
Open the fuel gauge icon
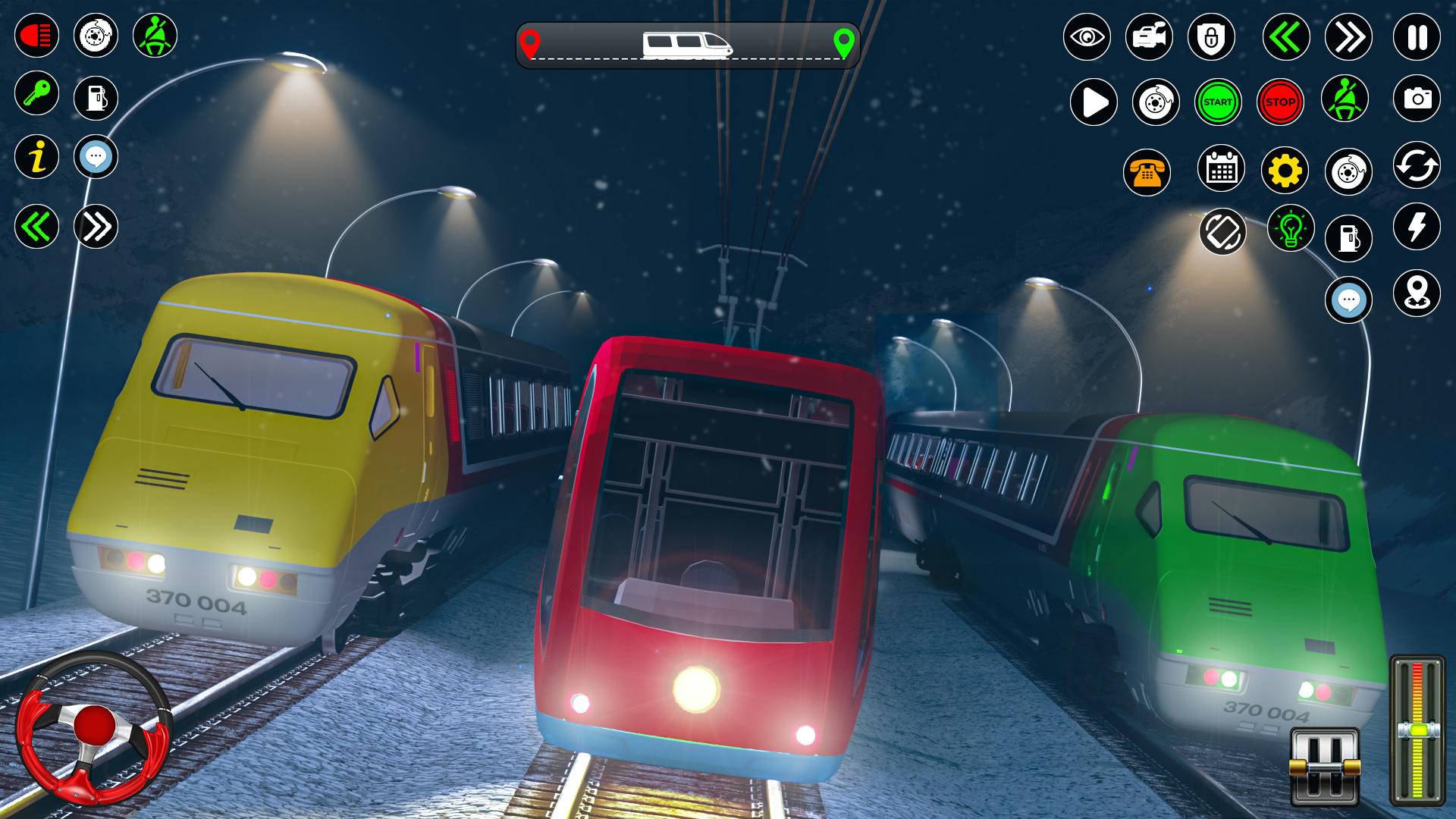(96, 96)
